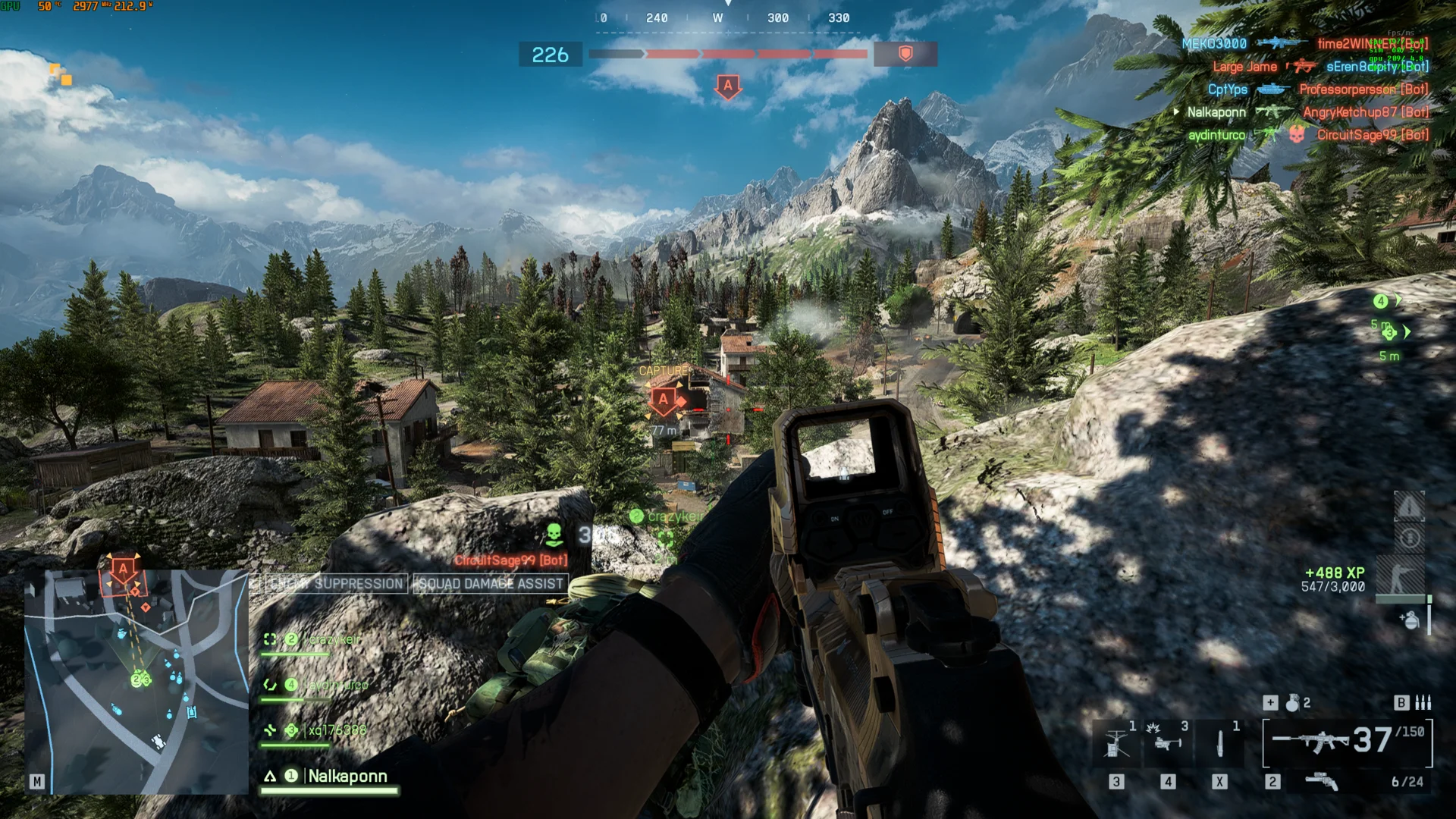
Task: Click the white vehicle icon on minimap
Action: pos(158,740)
